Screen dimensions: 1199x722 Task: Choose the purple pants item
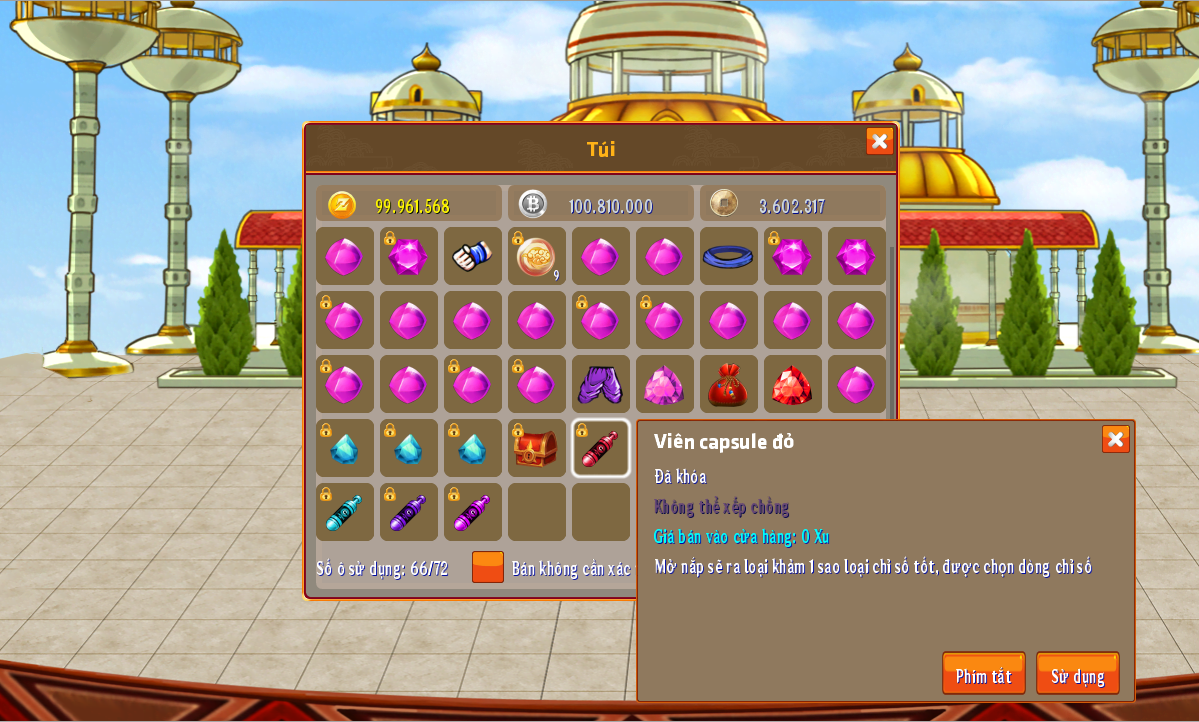[600, 384]
